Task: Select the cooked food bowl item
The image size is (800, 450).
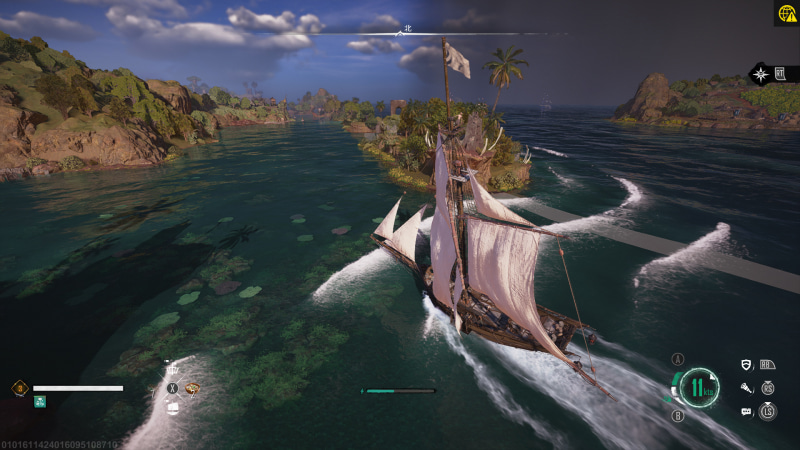Action: (193, 389)
